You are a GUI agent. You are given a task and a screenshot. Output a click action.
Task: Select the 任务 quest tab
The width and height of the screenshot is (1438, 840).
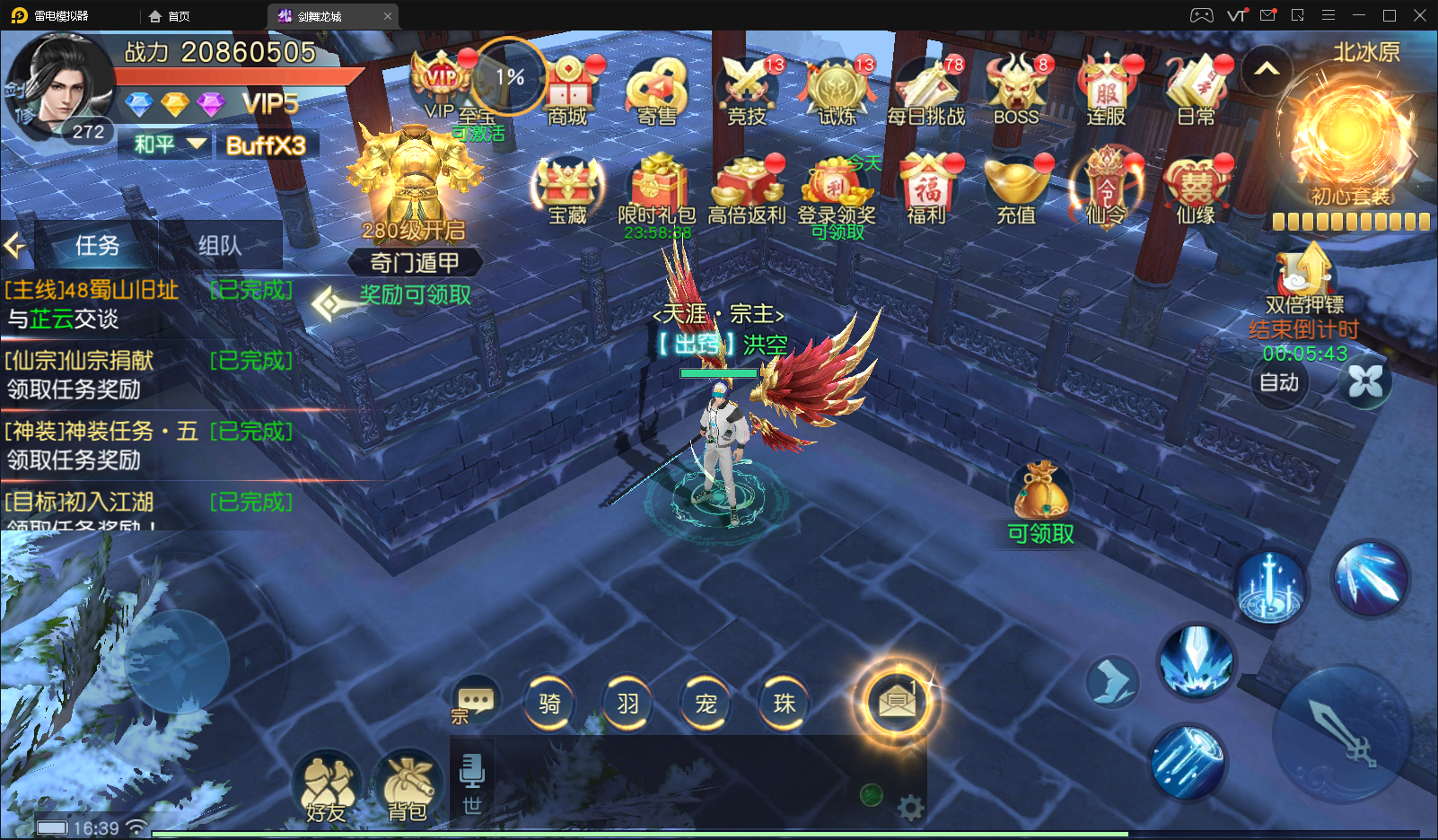click(97, 245)
